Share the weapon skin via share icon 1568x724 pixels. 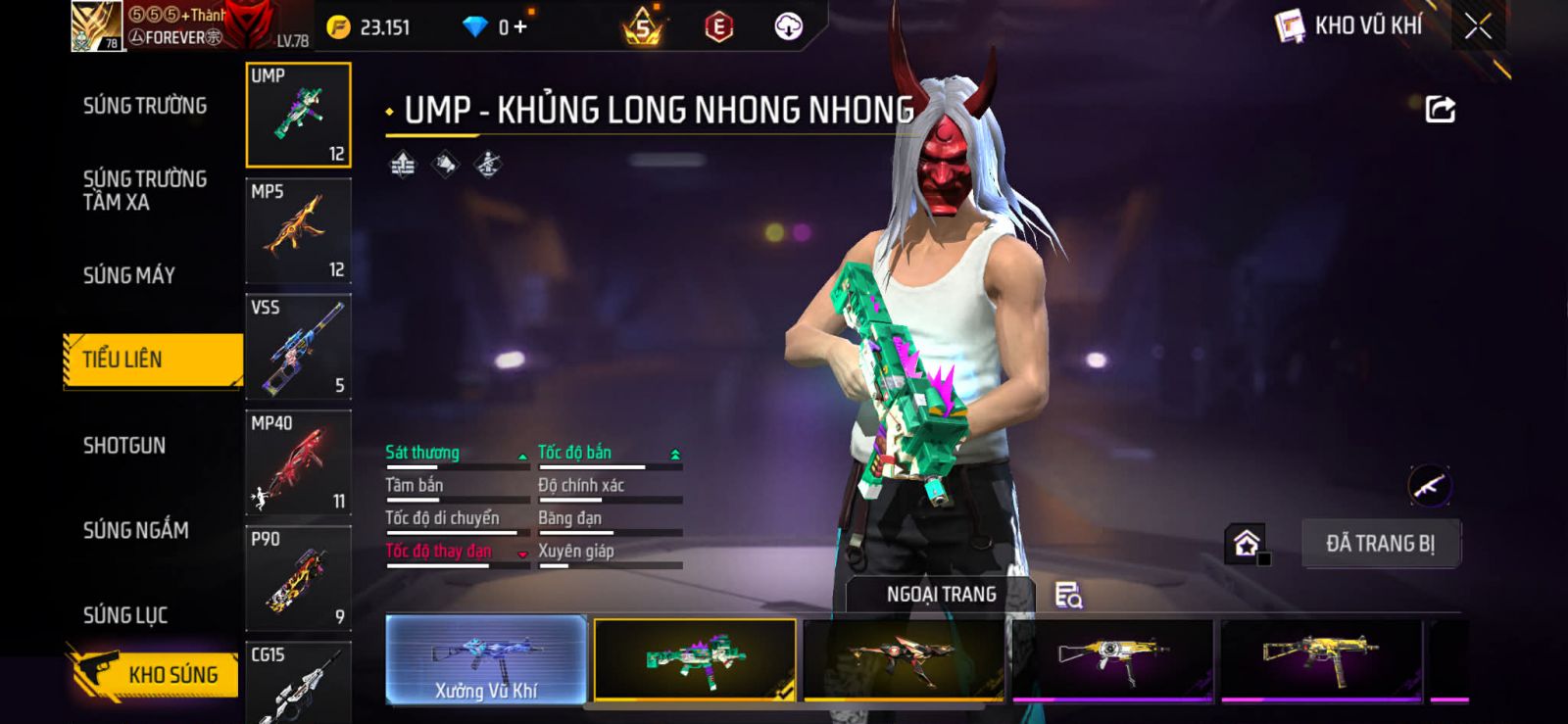[1440, 109]
